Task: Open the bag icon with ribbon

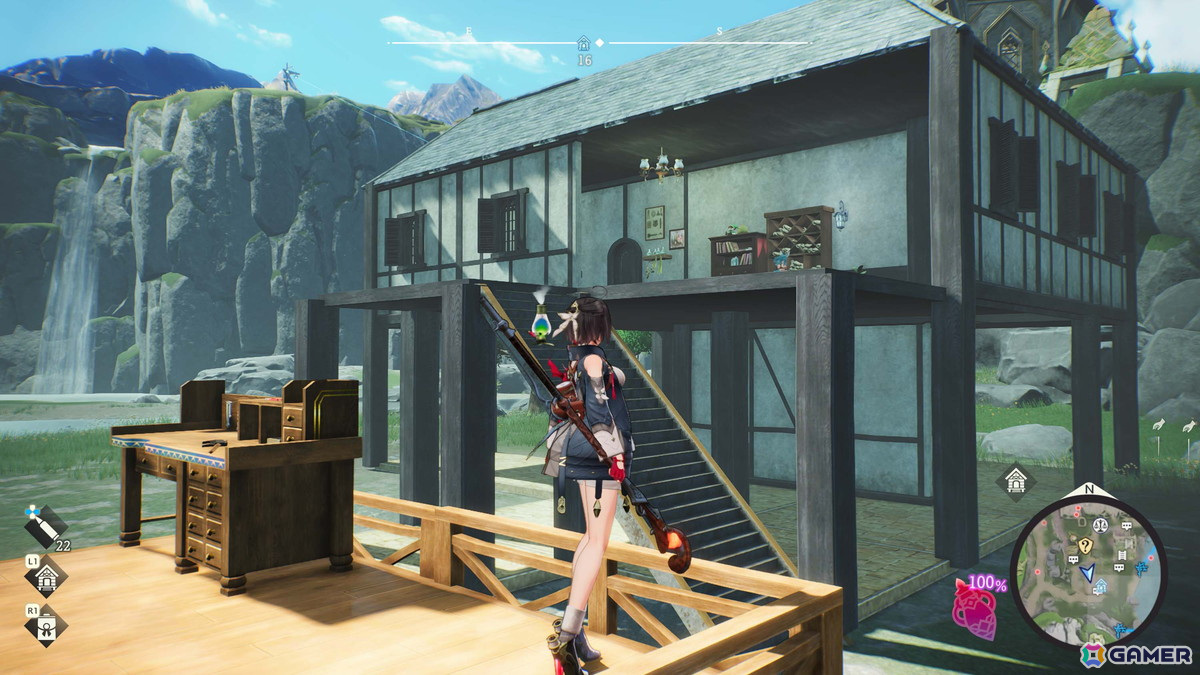Action: coord(46,625)
